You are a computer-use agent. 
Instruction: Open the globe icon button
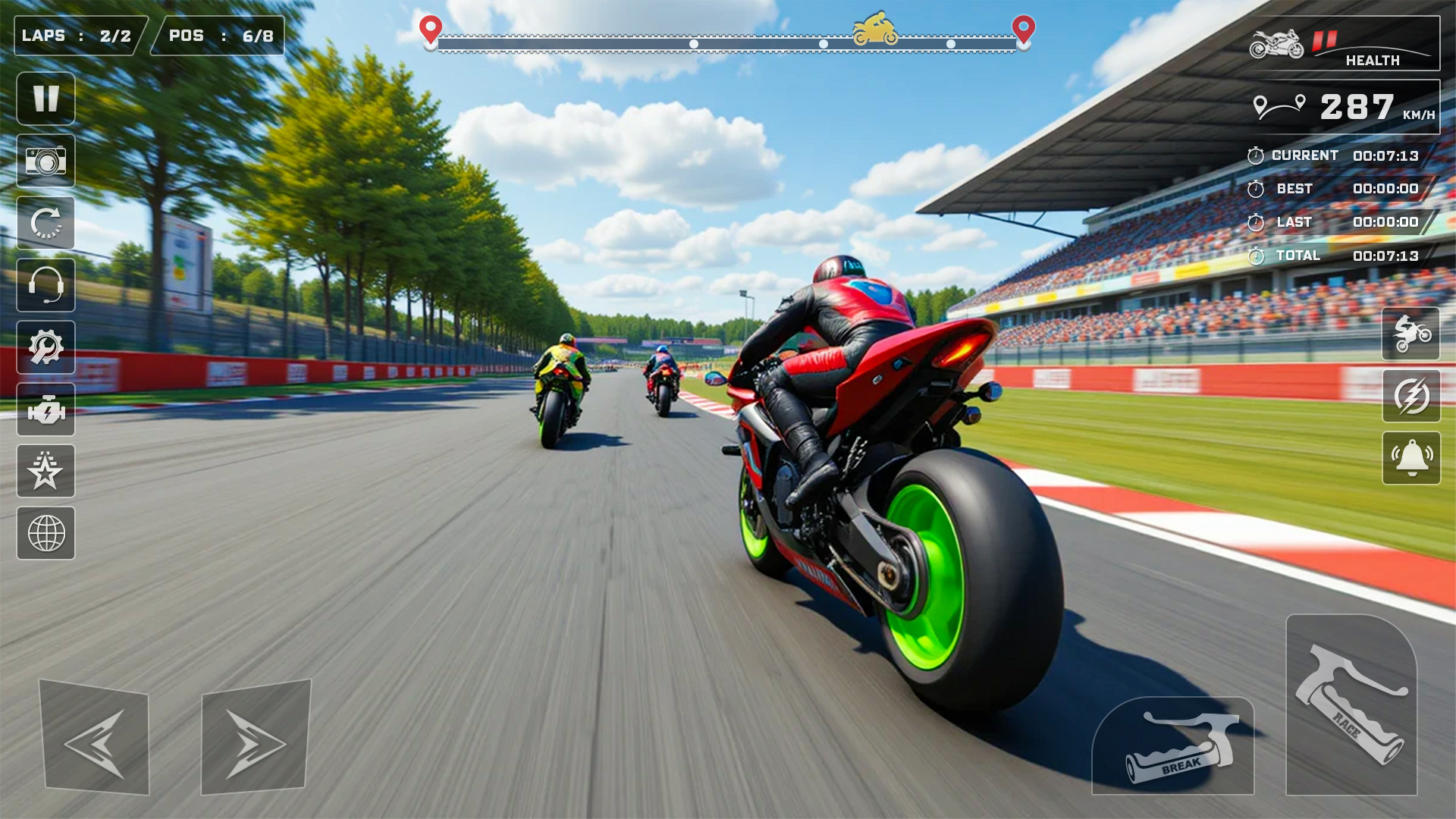tap(45, 533)
